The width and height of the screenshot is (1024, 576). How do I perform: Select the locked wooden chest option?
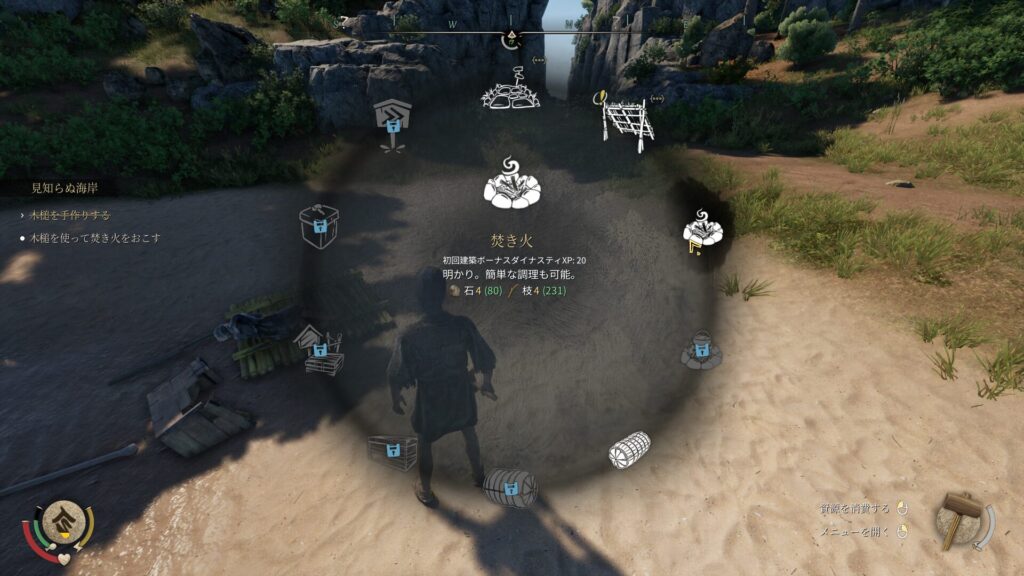pyautogui.click(x=392, y=452)
